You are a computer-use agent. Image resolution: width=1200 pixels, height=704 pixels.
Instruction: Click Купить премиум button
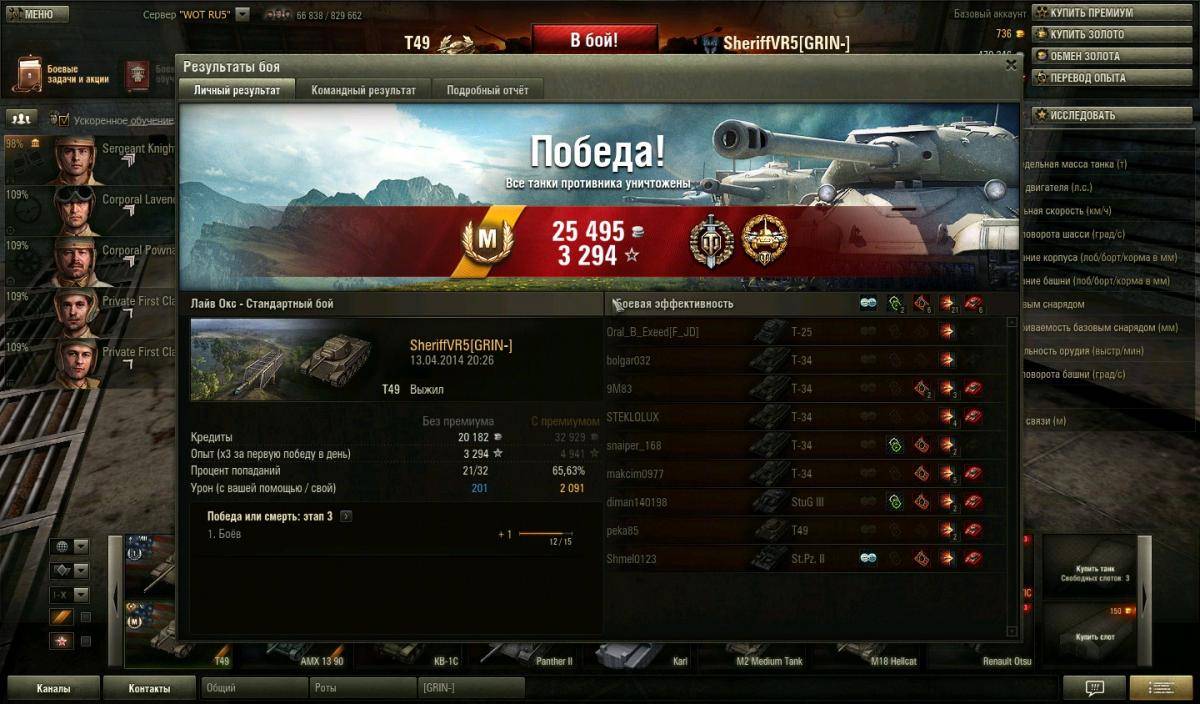coord(1085,13)
